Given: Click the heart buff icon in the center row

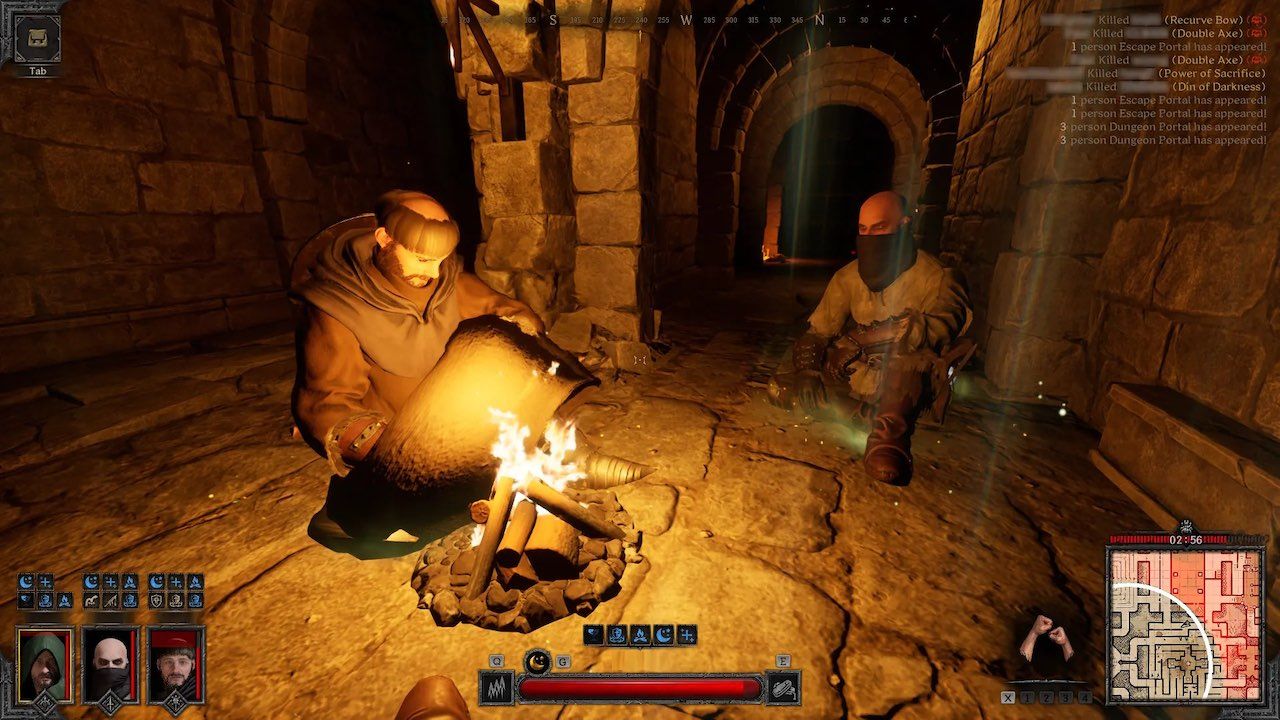Looking at the screenshot, I should pyautogui.click(x=595, y=635).
